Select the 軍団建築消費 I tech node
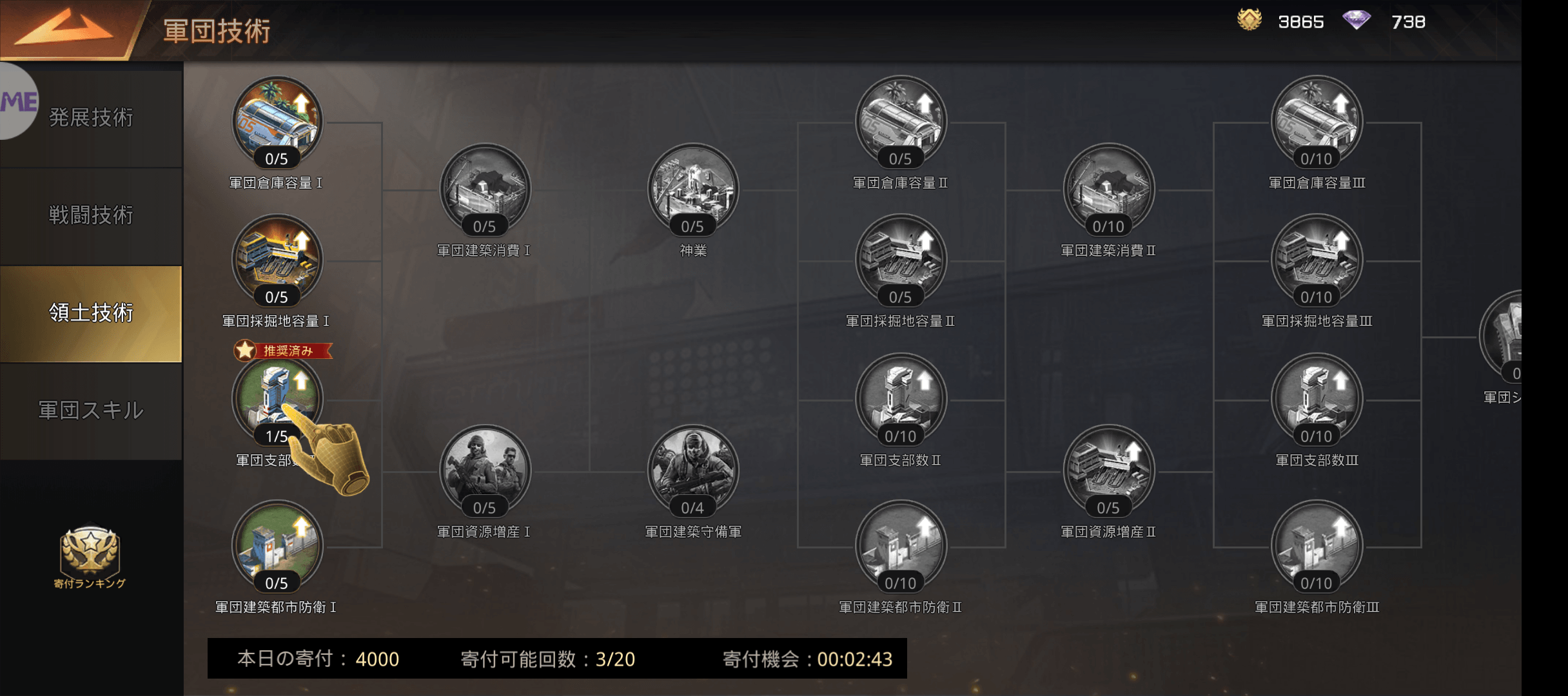1568x696 pixels. (x=484, y=189)
